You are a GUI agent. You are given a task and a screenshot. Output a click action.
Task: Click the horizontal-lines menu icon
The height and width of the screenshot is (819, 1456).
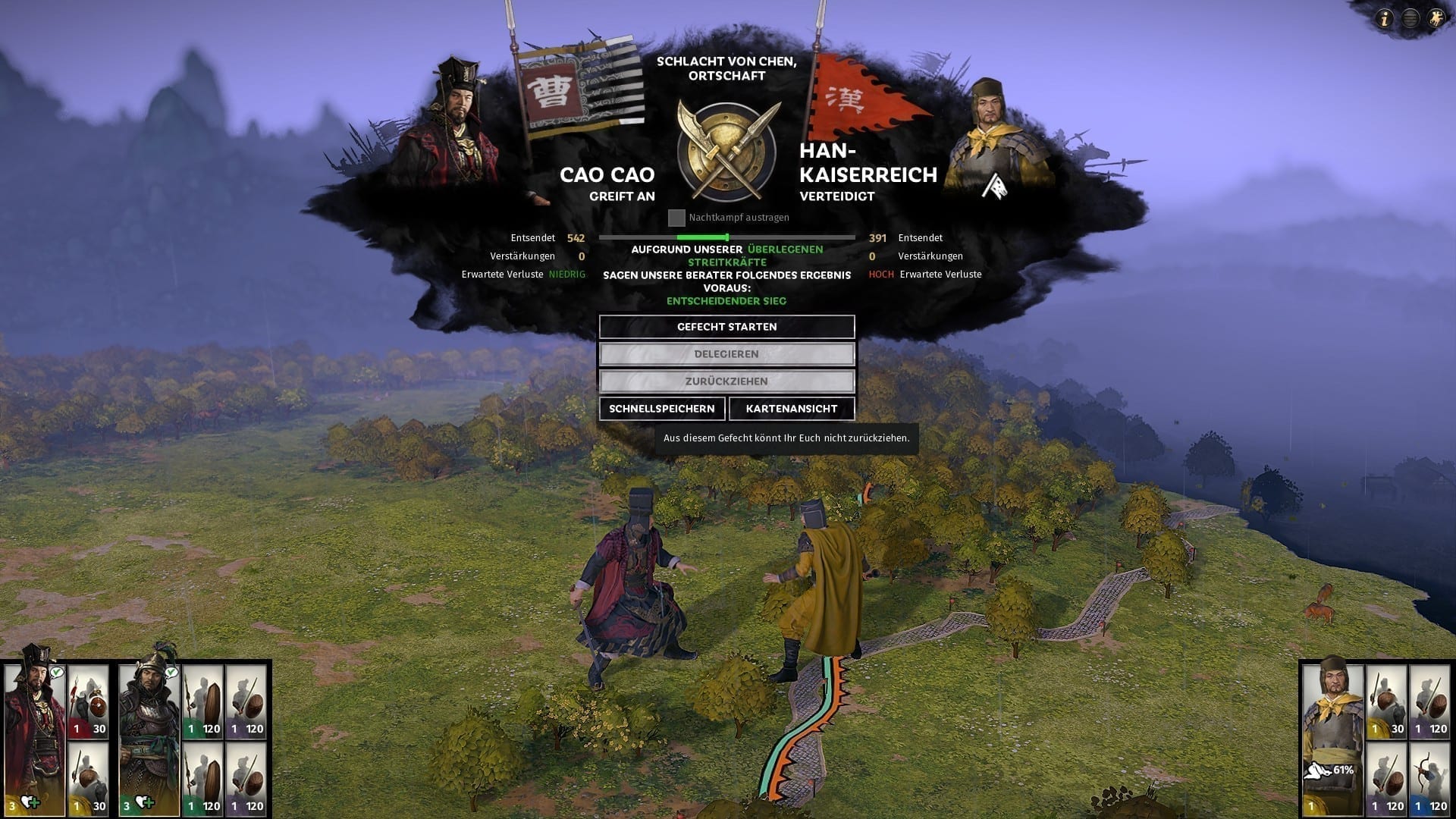pyautogui.click(x=1410, y=19)
